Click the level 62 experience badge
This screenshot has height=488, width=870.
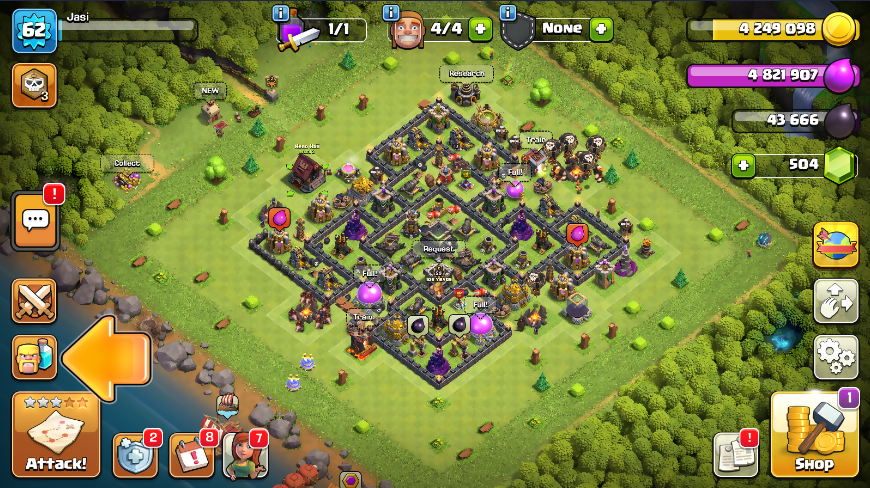(34, 30)
